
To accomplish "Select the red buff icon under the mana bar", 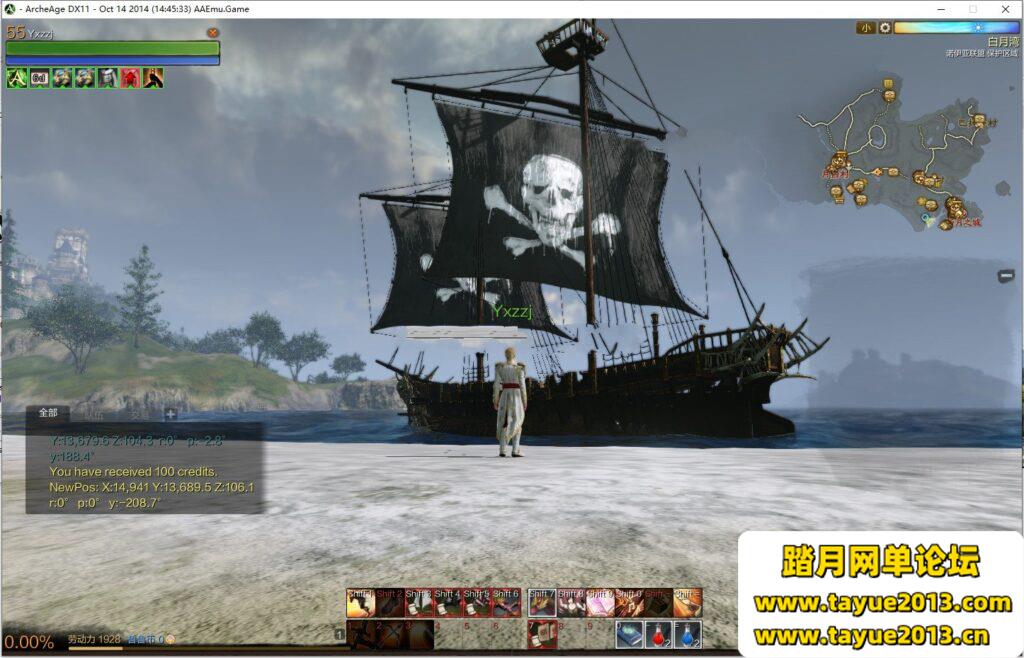I will pyautogui.click(x=130, y=78).
